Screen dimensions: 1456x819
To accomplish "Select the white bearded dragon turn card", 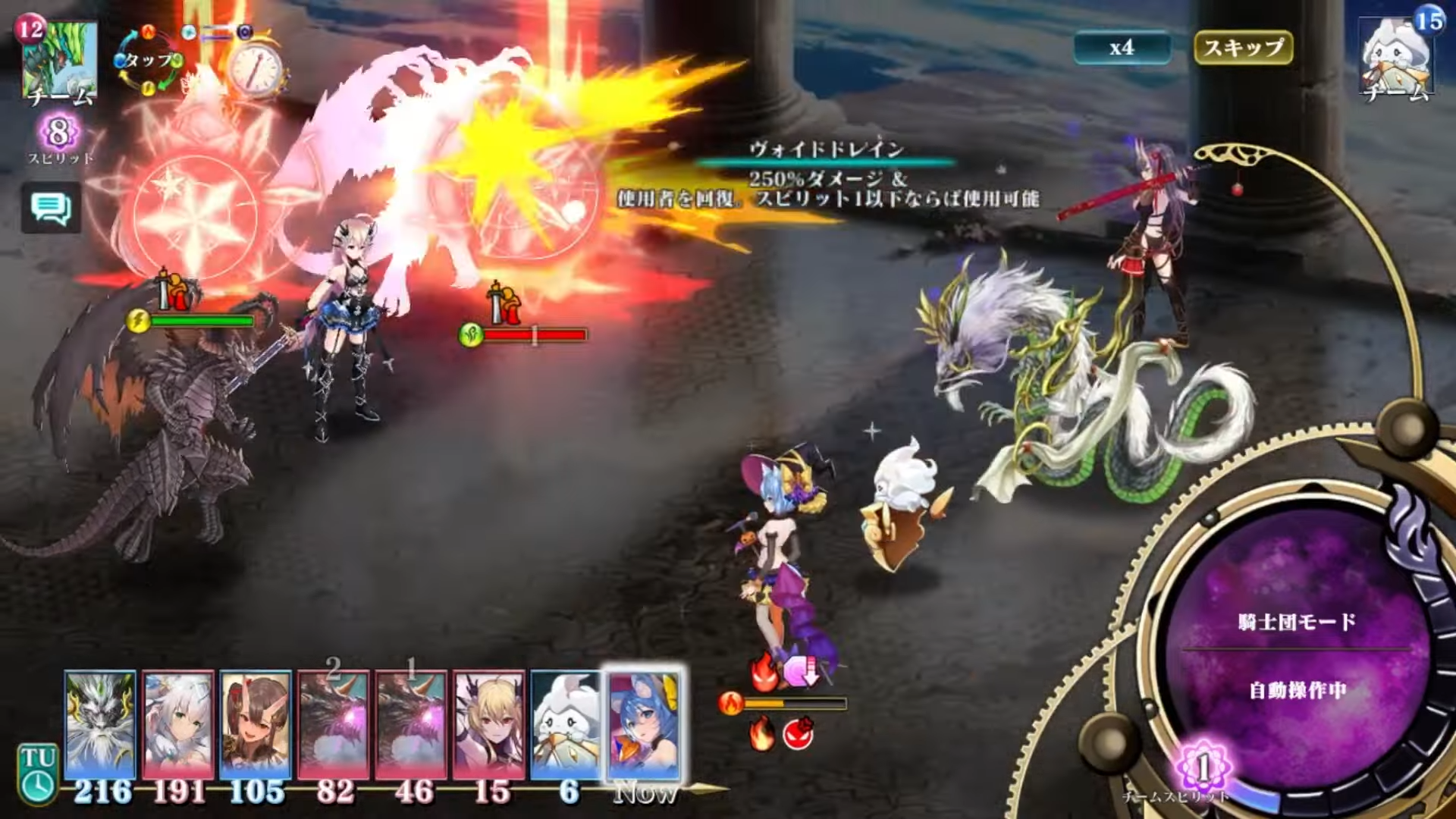I will tap(100, 724).
